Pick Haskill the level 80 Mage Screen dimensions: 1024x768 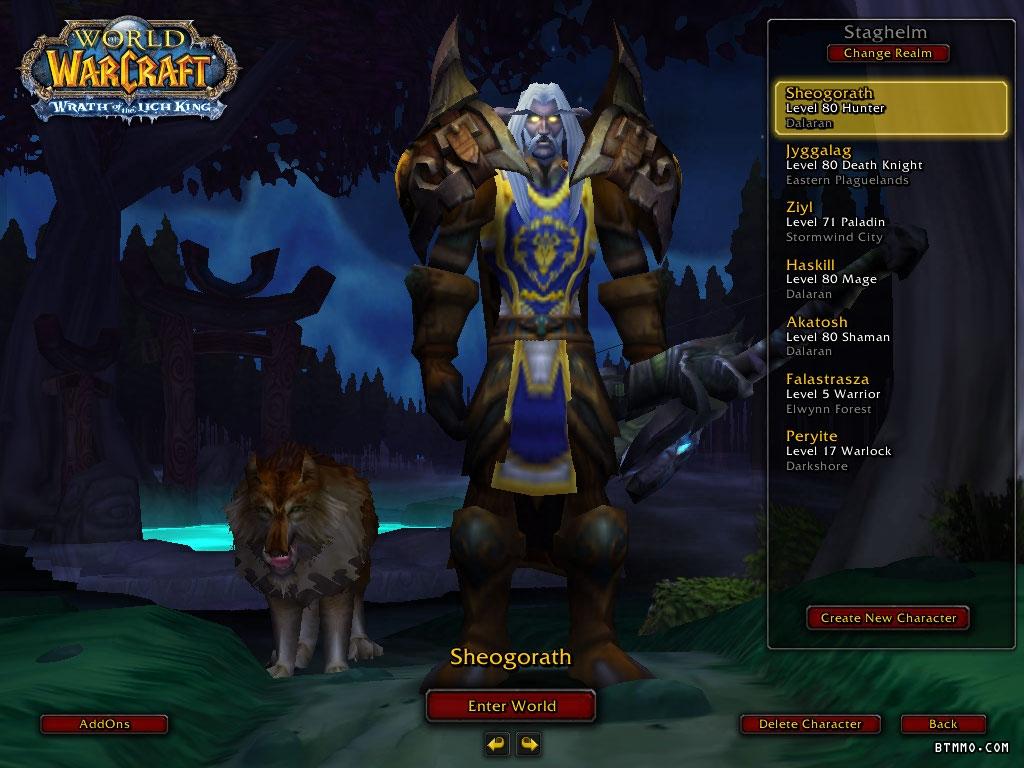891,279
